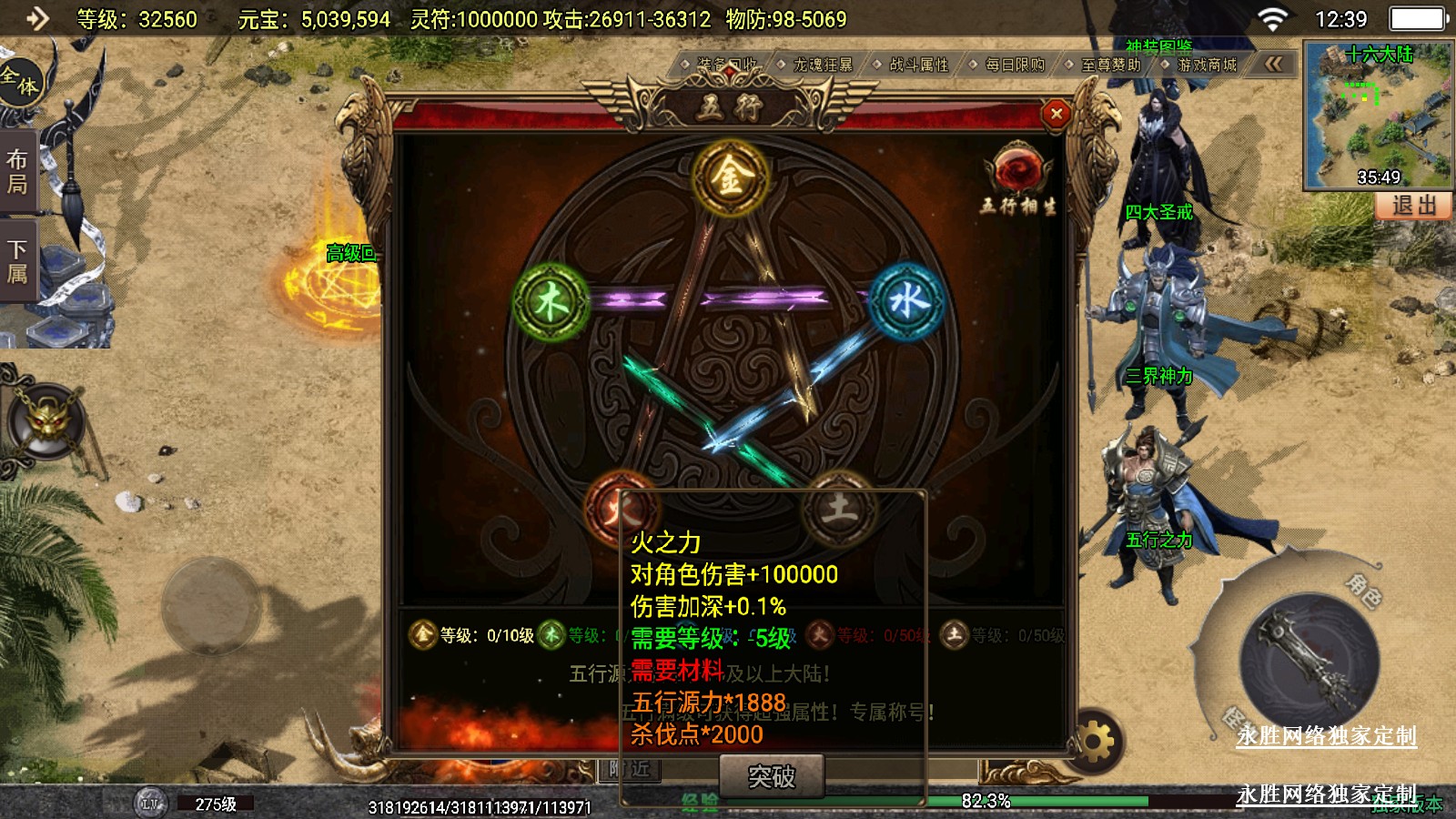Image resolution: width=1456 pixels, height=819 pixels.
Task: Click the 突破 breakthrough button
Action: coord(771,776)
